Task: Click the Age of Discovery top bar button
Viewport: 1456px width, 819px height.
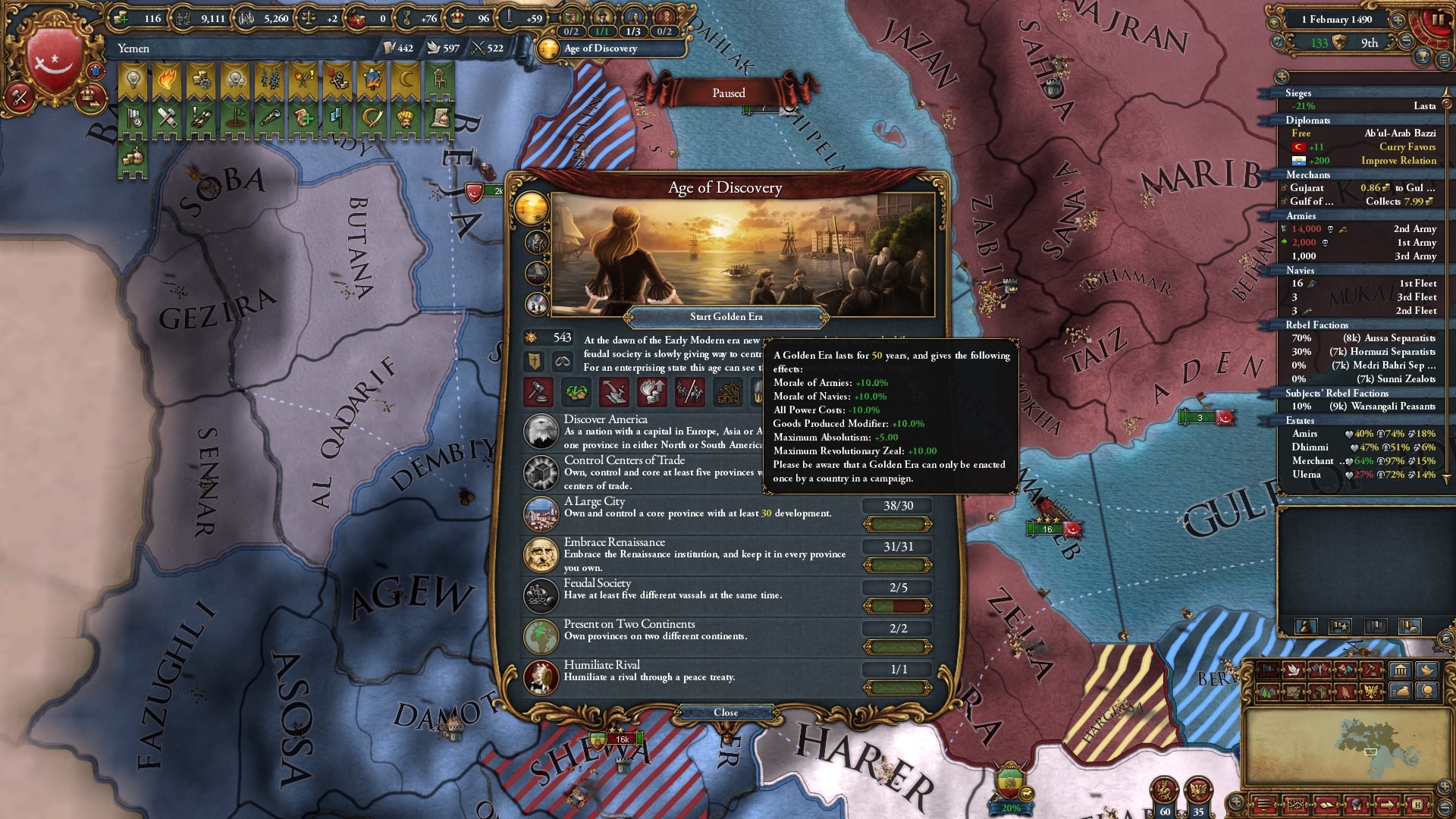Action: click(601, 49)
